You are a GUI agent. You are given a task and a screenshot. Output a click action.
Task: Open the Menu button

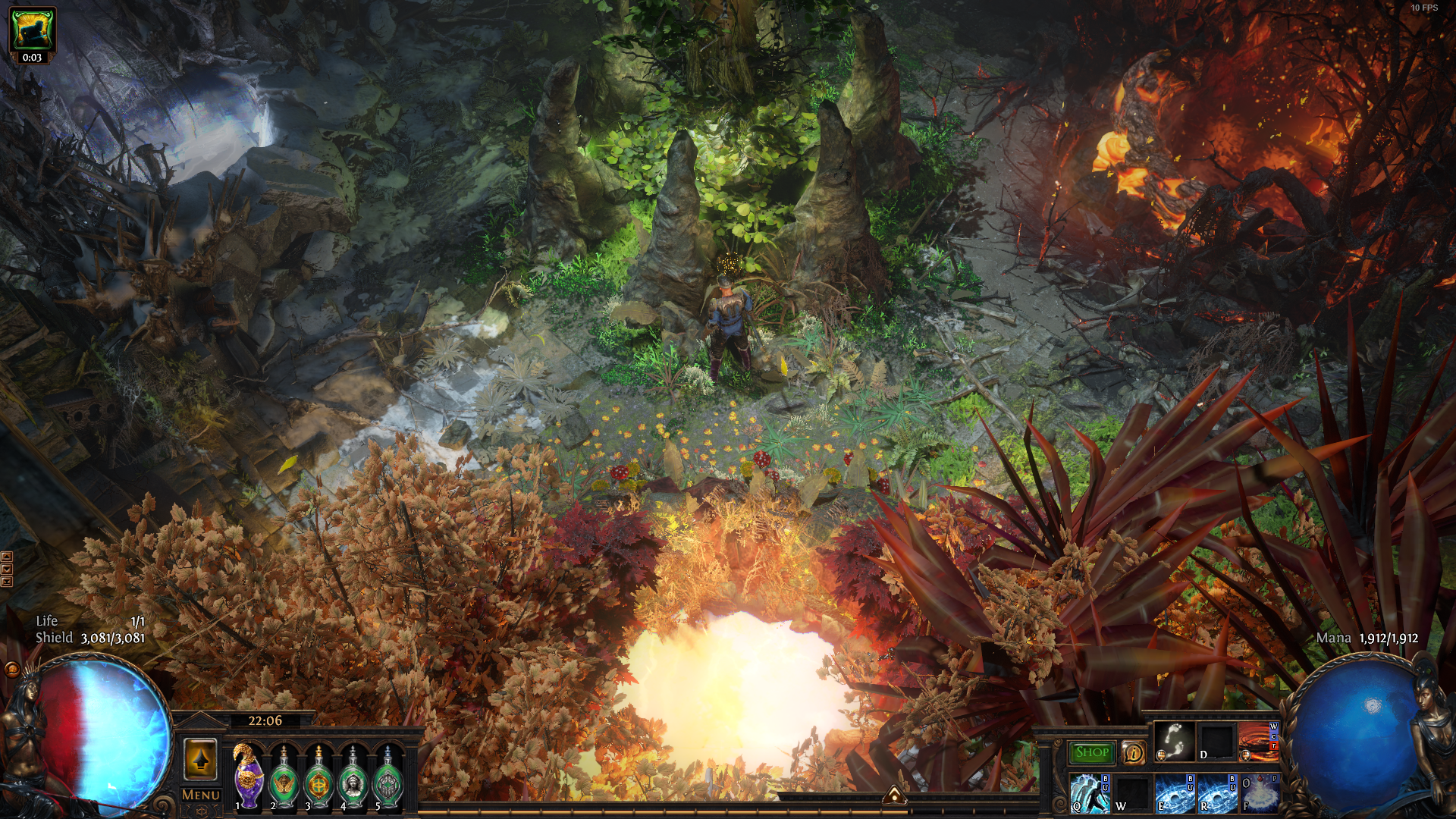click(x=201, y=795)
